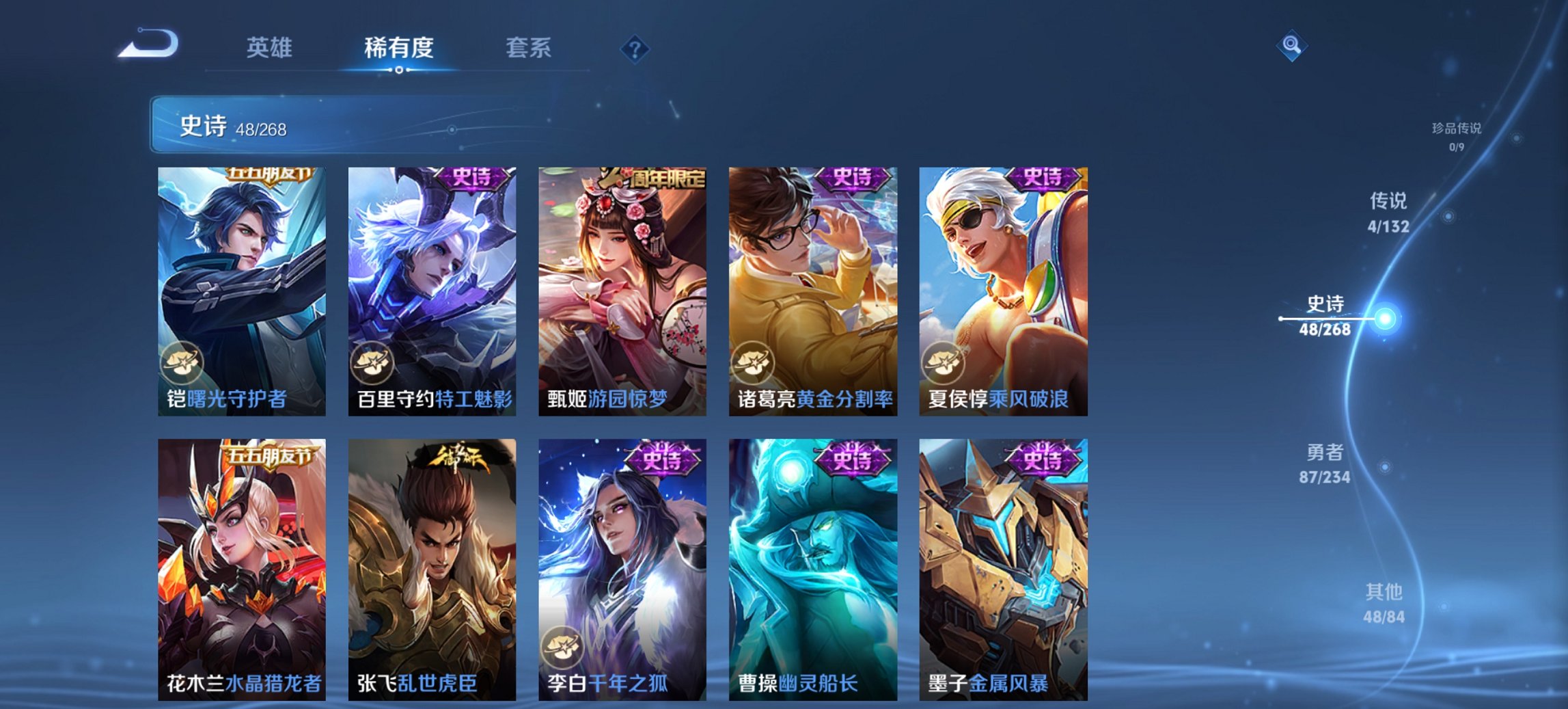Click the question mark help icon
This screenshot has height=709, width=1568.
coord(634,48)
